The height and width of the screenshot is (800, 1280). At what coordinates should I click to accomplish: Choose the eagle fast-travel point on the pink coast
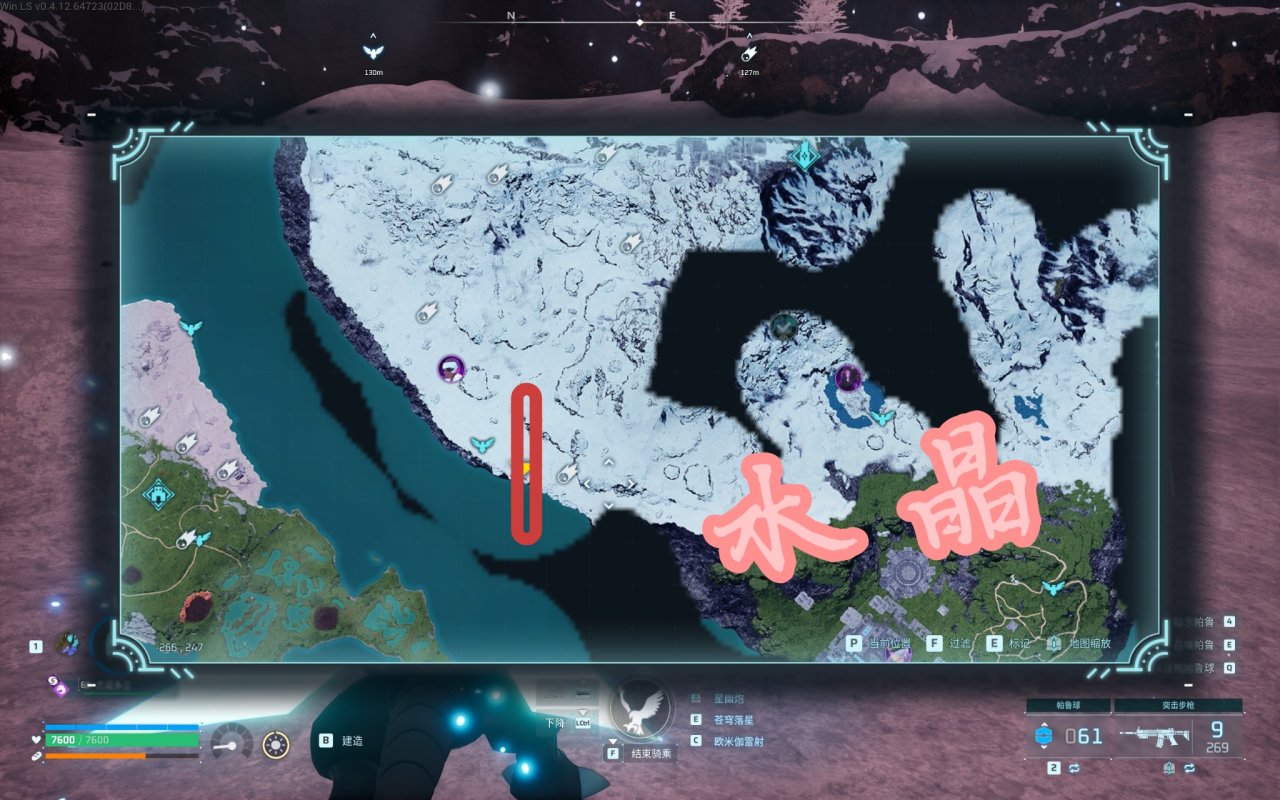pyautogui.click(x=189, y=328)
